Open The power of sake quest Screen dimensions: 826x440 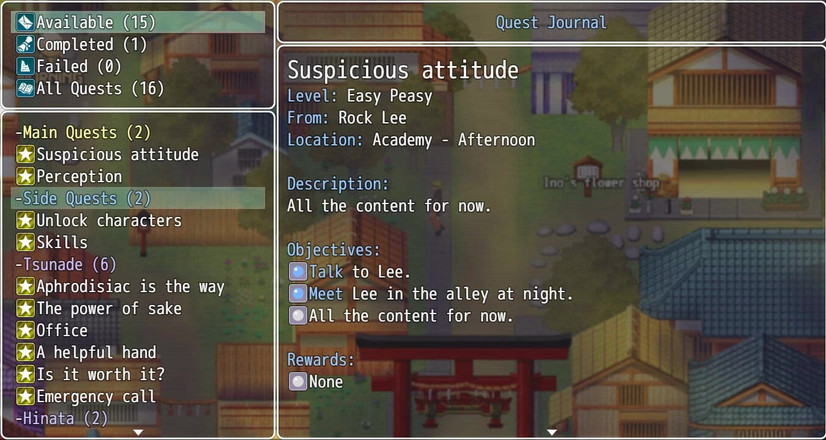click(109, 308)
